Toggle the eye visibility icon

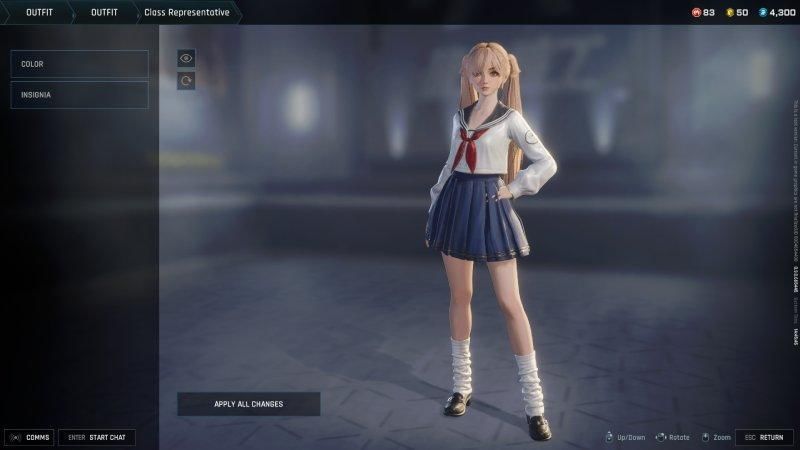(x=185, y=58)
